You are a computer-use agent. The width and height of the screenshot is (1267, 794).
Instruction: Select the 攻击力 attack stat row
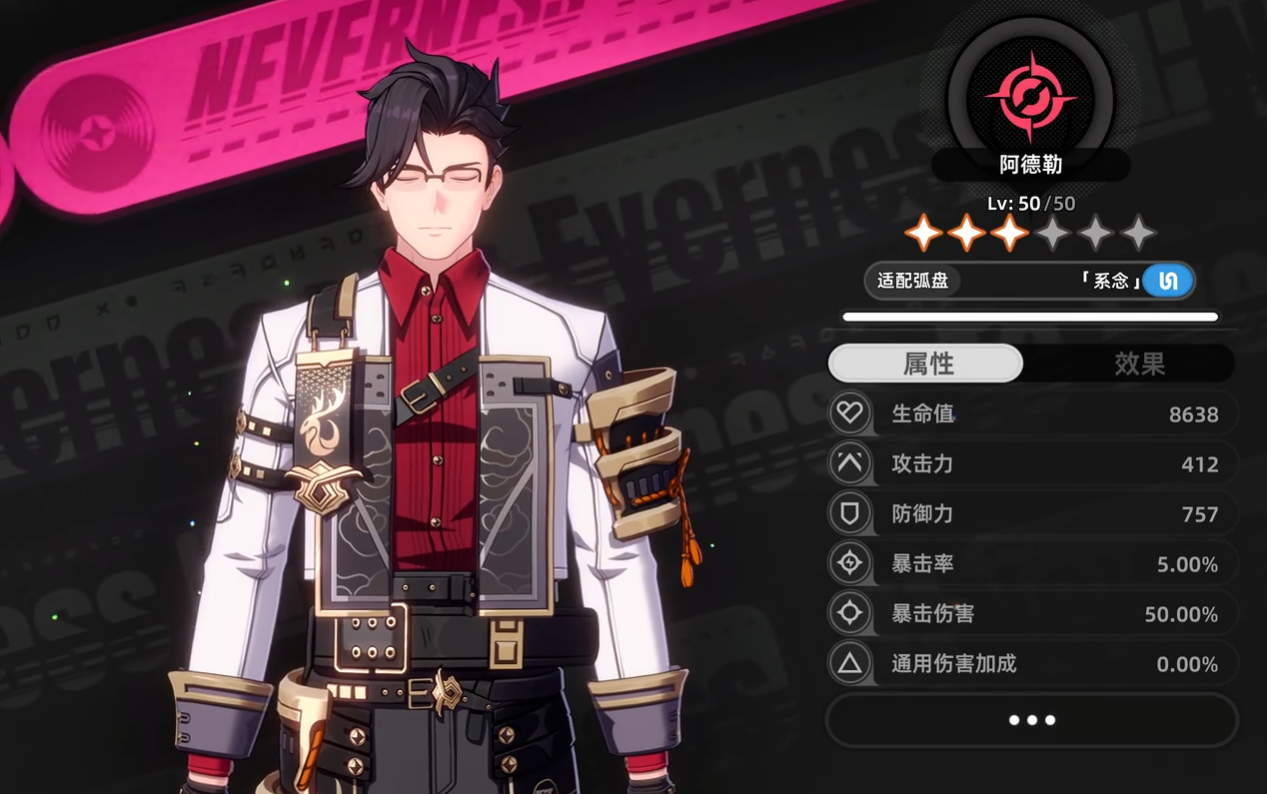pyautogui.click(x=1033, y=464)
